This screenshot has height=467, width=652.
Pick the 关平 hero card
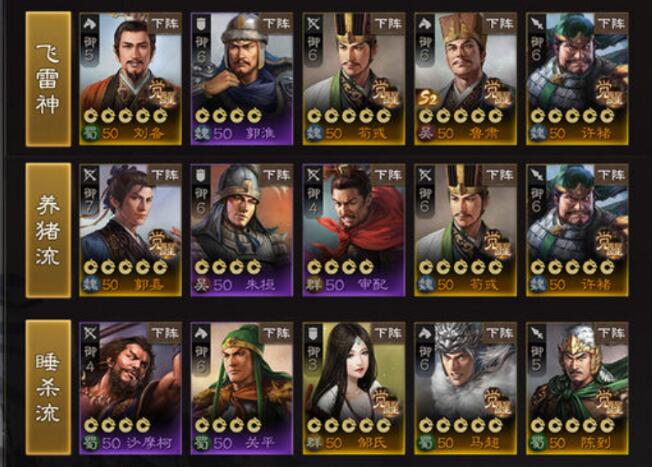240,388
